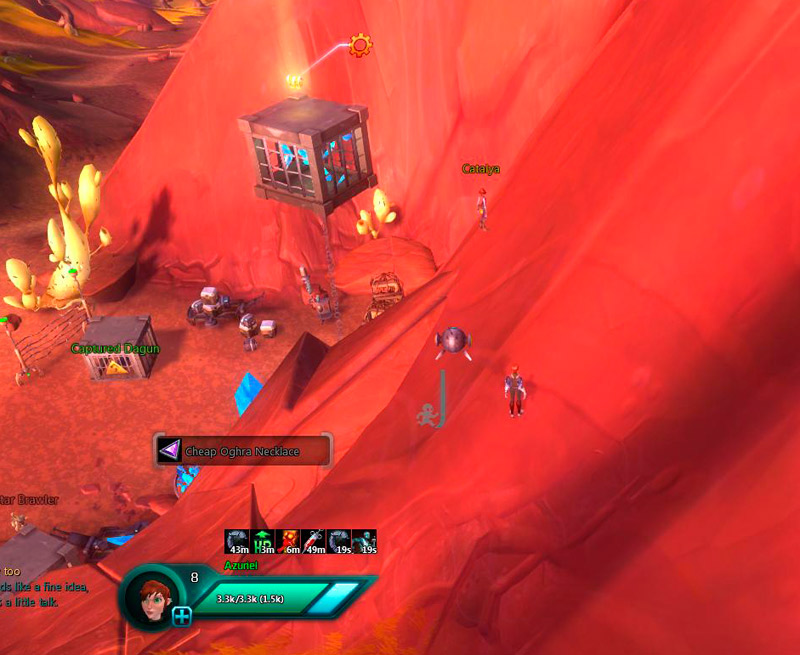Click the plus icon on the portrait

point(181,616)
